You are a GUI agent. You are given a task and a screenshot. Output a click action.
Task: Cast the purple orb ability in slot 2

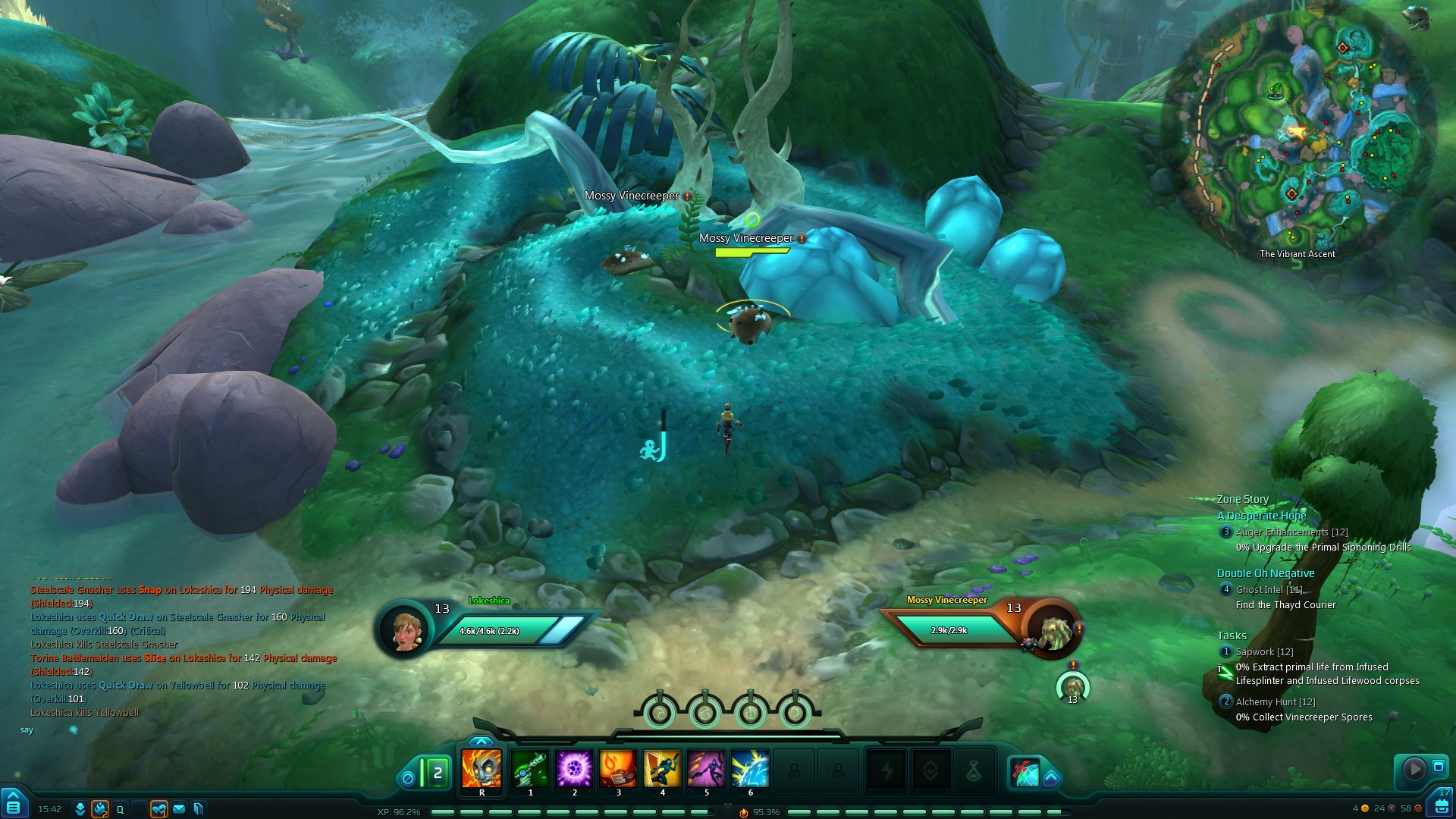click(574, 768)
